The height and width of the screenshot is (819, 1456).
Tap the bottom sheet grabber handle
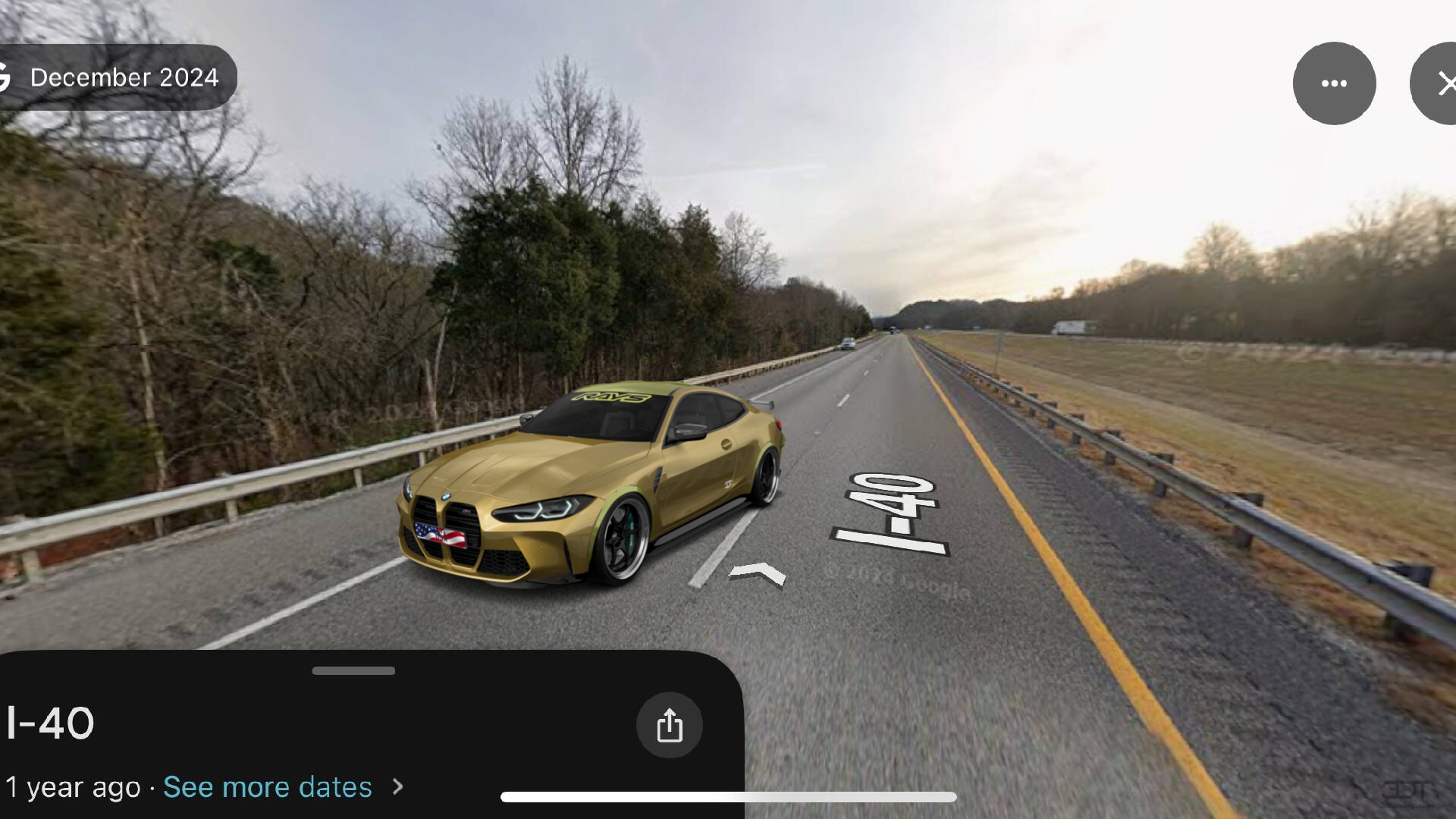click(x=353, y=670)
